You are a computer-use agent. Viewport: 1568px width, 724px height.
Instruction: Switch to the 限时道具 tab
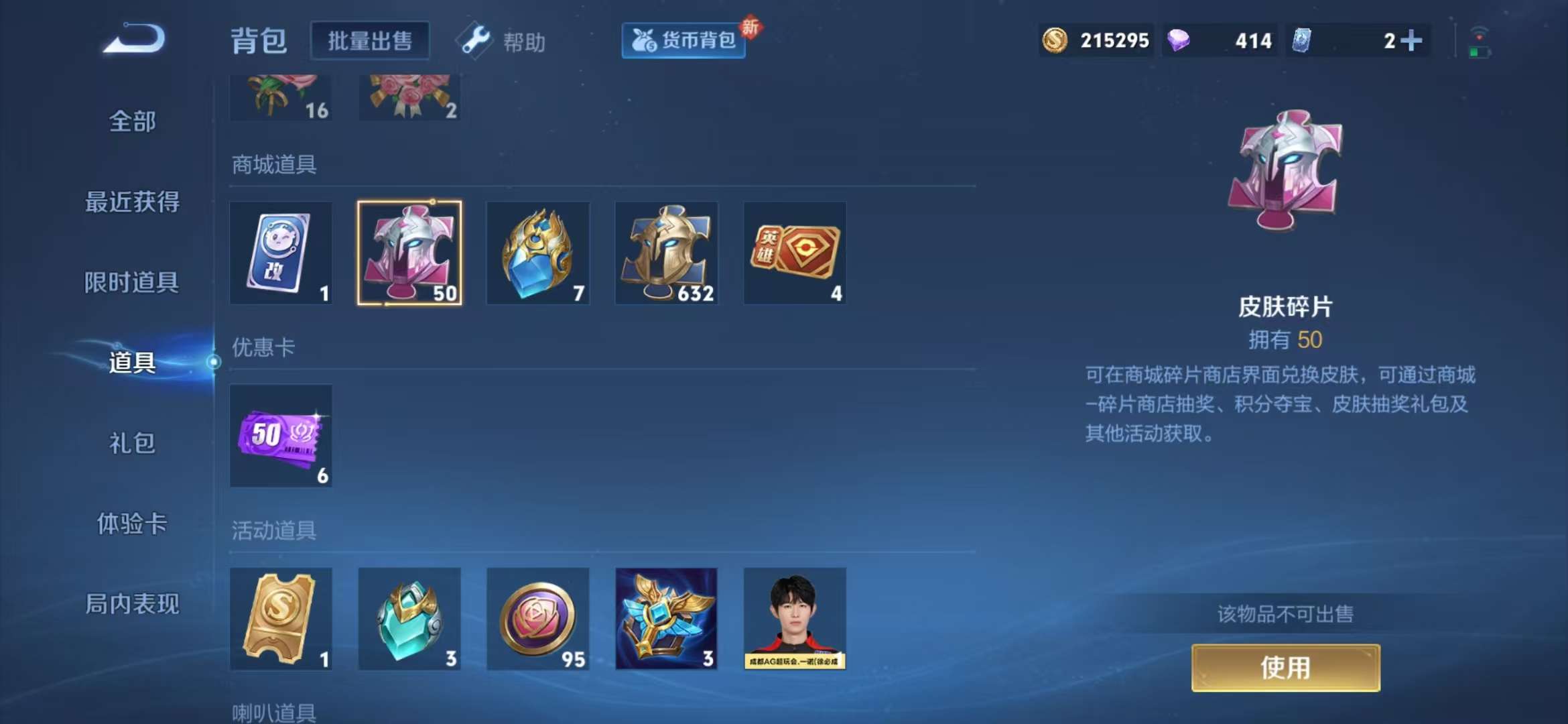(x=131, y=283)
